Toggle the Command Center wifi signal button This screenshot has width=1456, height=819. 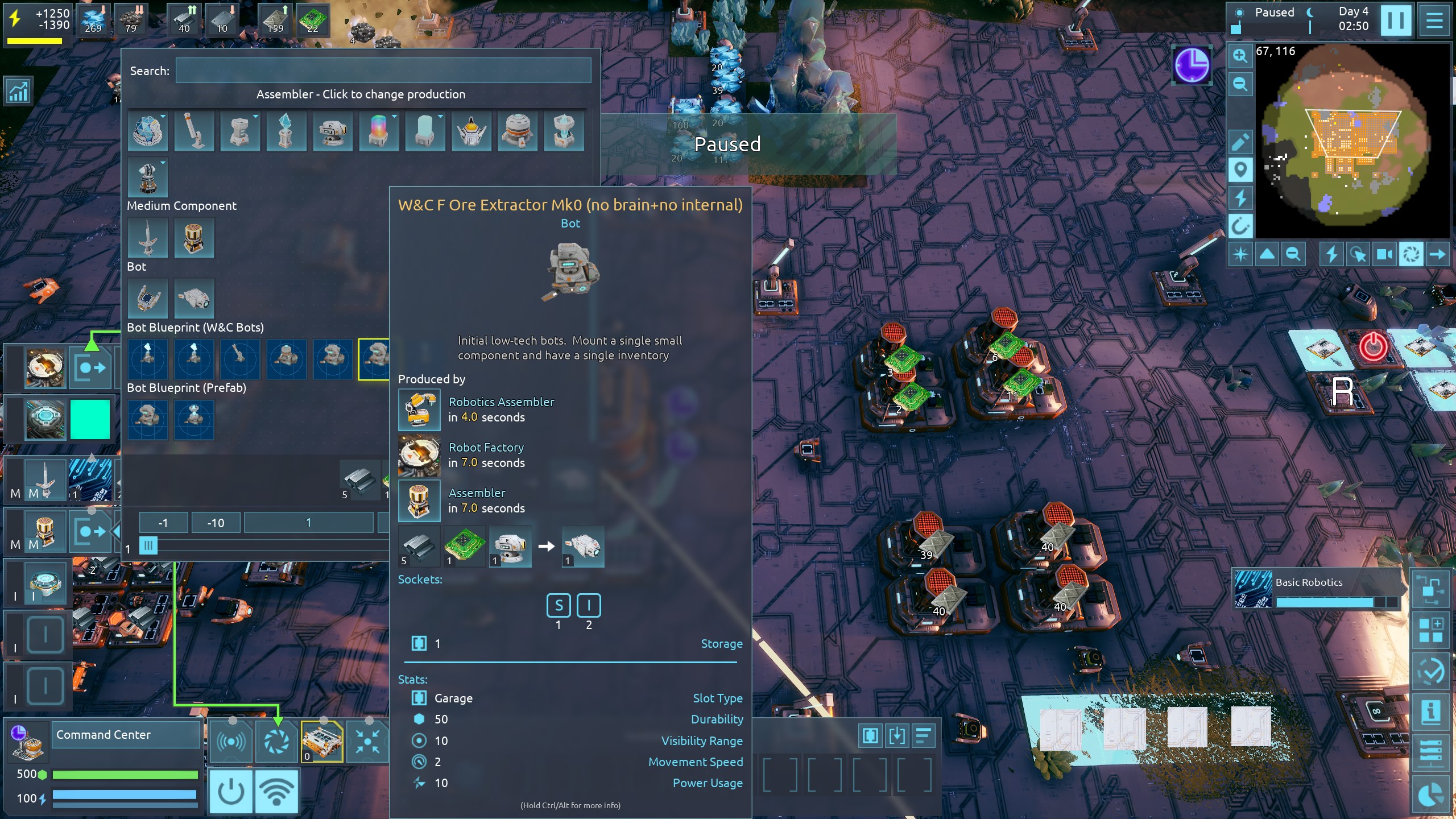[276, 791]
